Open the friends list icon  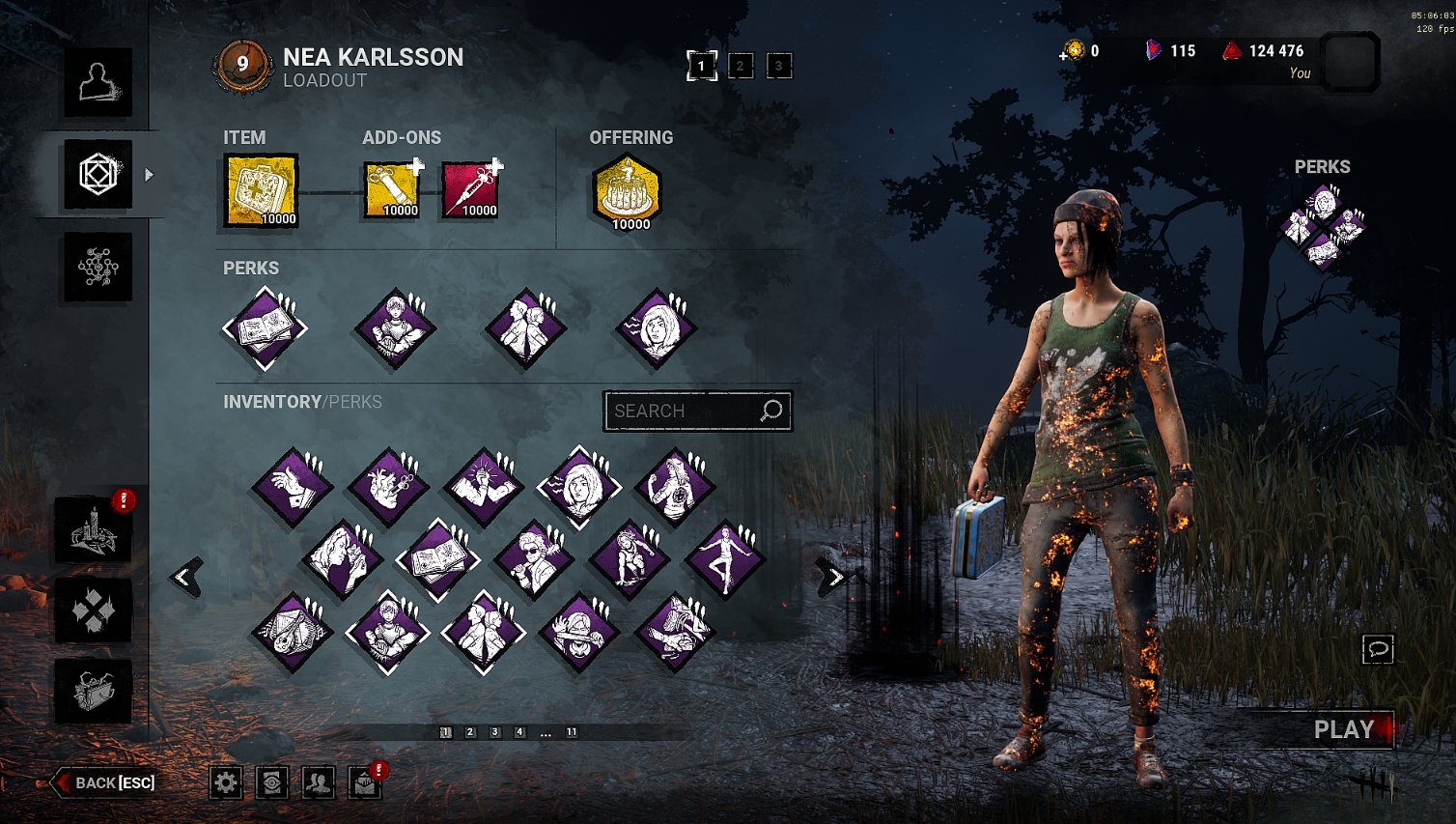(319, 782)
